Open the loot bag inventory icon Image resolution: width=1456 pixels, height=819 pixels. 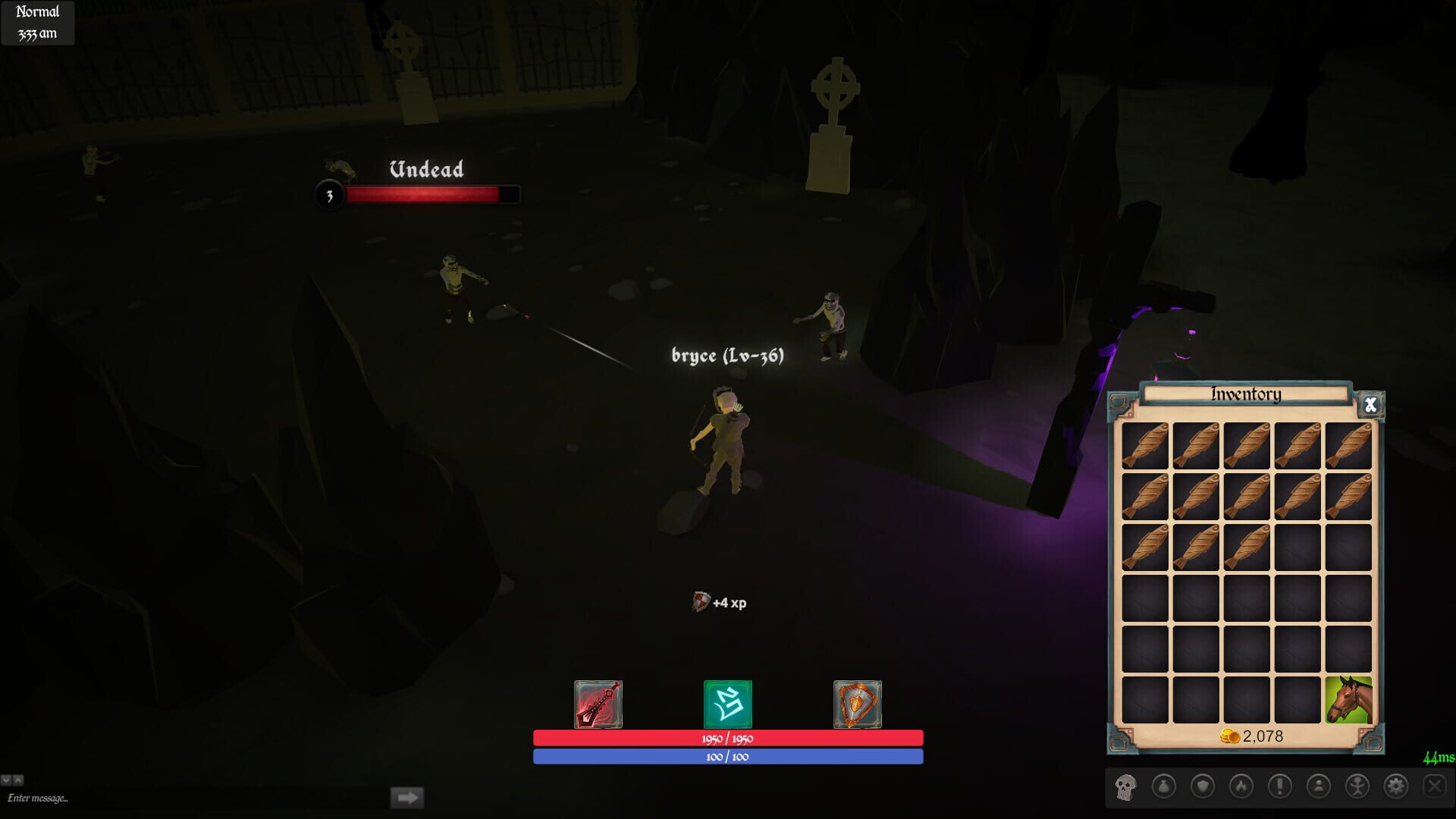pyautogui.click(x=1163, y=786)
